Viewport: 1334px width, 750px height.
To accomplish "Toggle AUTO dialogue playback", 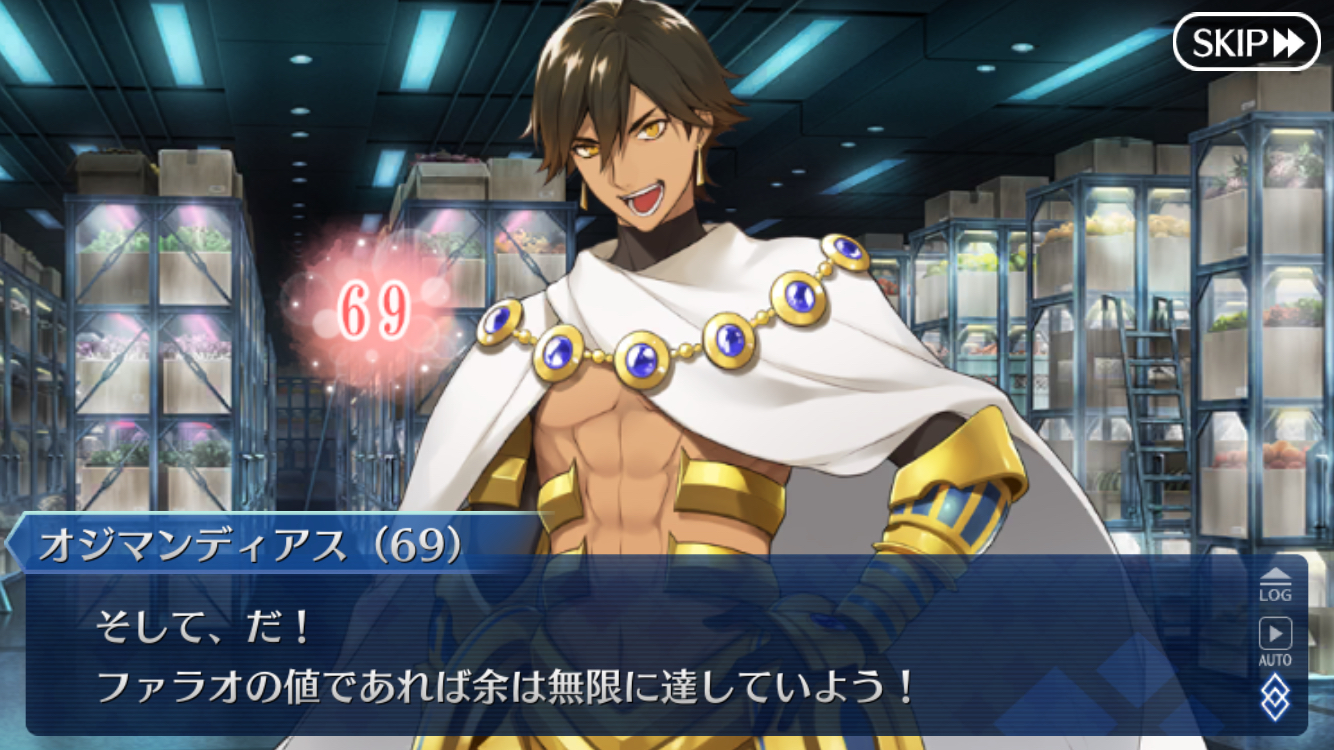I will click(x=1274, y=640).
